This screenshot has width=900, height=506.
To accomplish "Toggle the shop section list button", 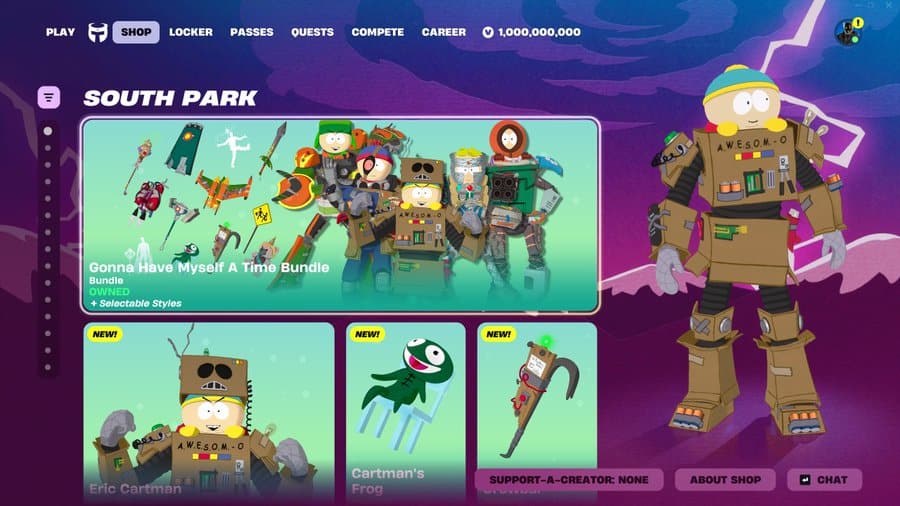I will (x=49, y=97).
